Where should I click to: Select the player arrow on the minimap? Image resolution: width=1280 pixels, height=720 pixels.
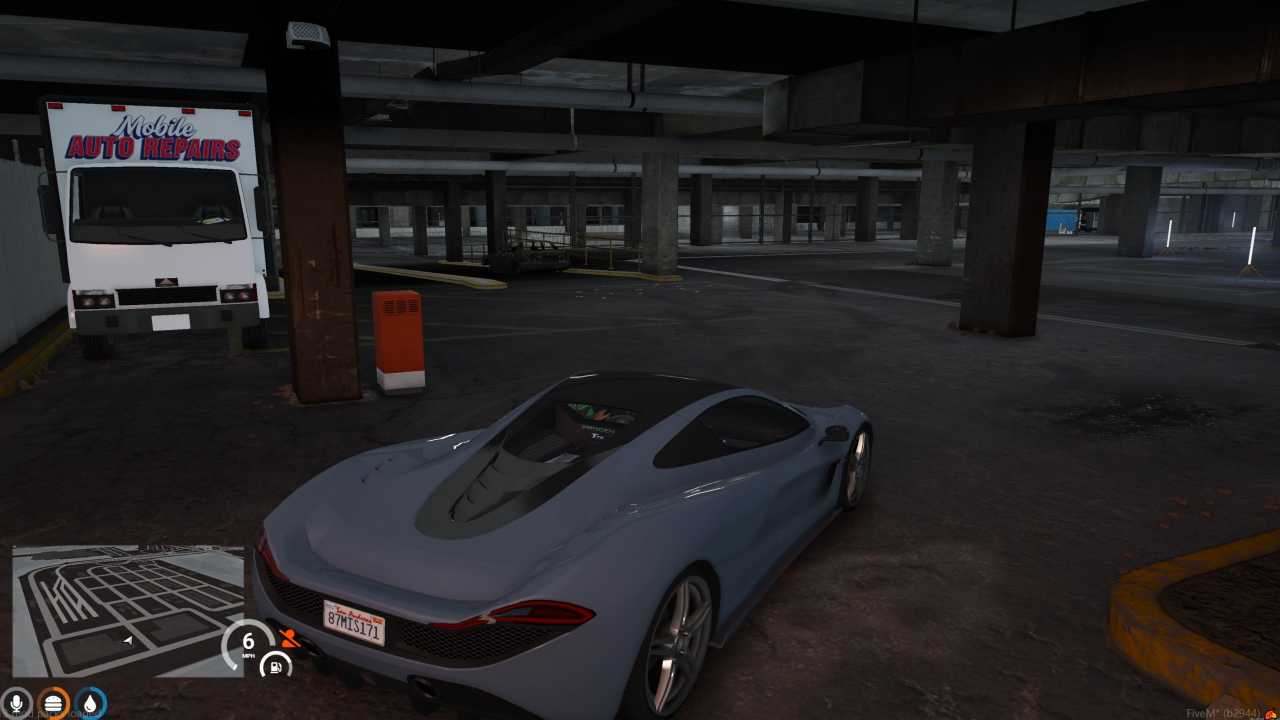coord(128,641)
